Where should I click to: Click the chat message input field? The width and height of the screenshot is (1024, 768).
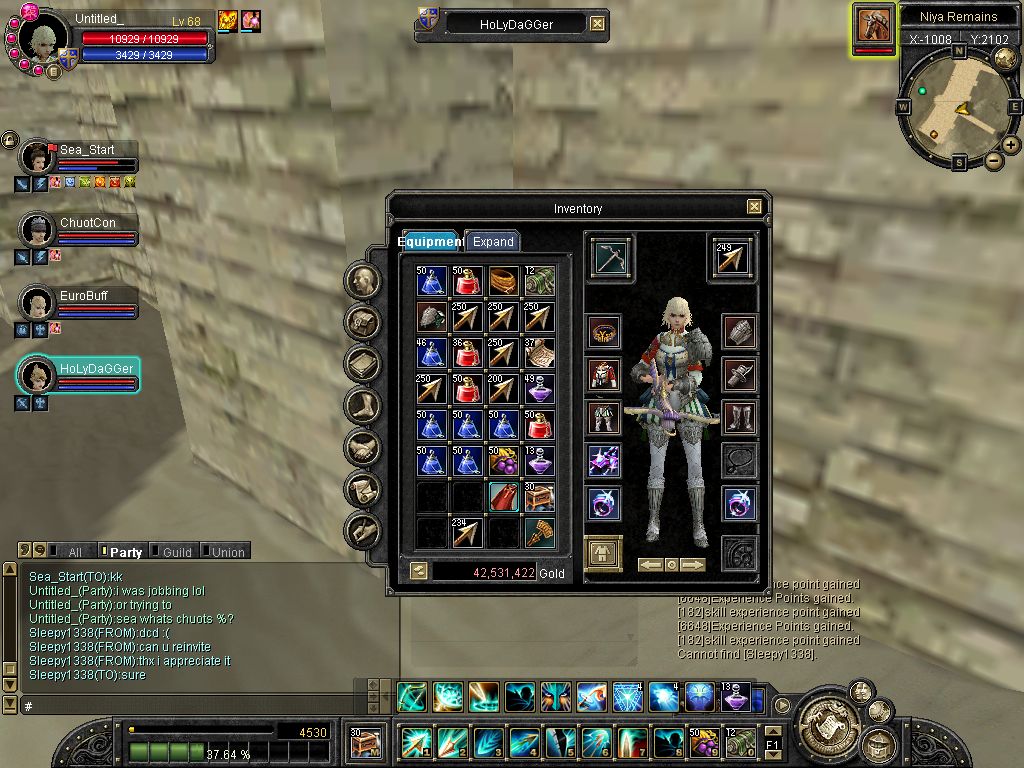[x=190, y=706]
